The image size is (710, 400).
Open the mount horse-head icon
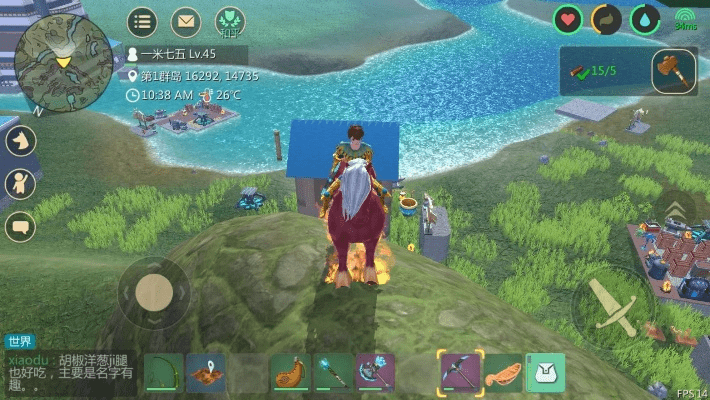(20, 140)
